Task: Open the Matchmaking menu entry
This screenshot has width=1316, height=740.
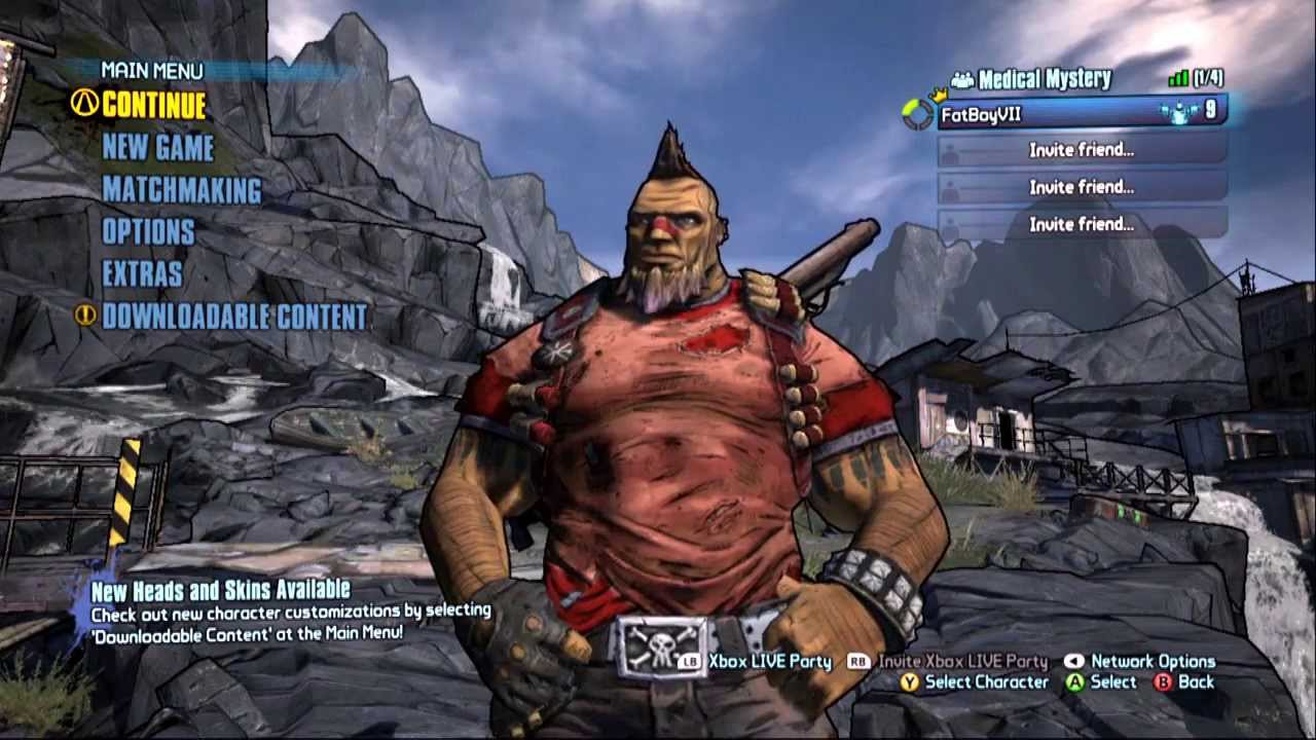Action: tap(181, 190)
